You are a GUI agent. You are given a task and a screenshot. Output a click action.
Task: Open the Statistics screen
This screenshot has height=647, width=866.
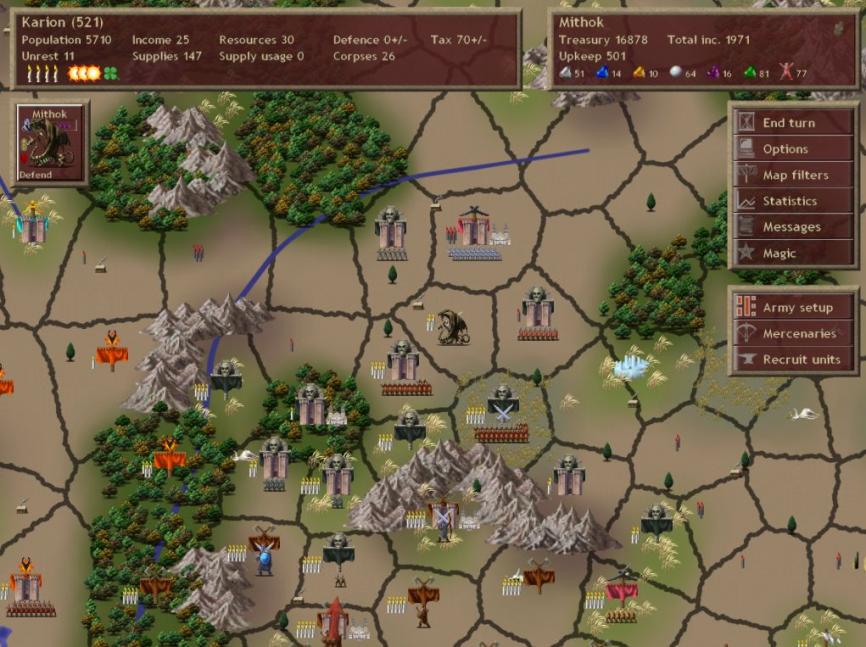pyautogui.click(x=793, y=201)
